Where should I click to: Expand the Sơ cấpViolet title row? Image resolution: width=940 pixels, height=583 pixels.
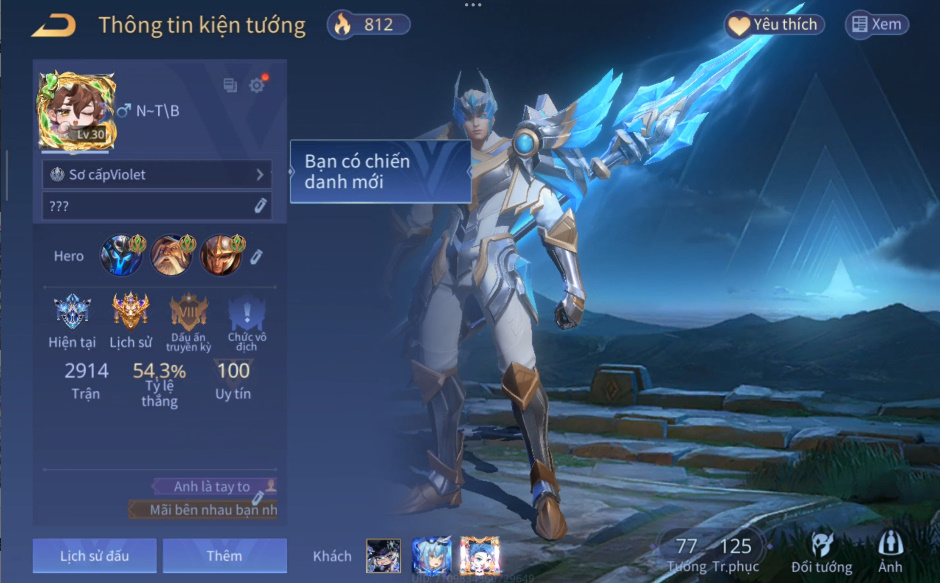(x=157, y=175)
